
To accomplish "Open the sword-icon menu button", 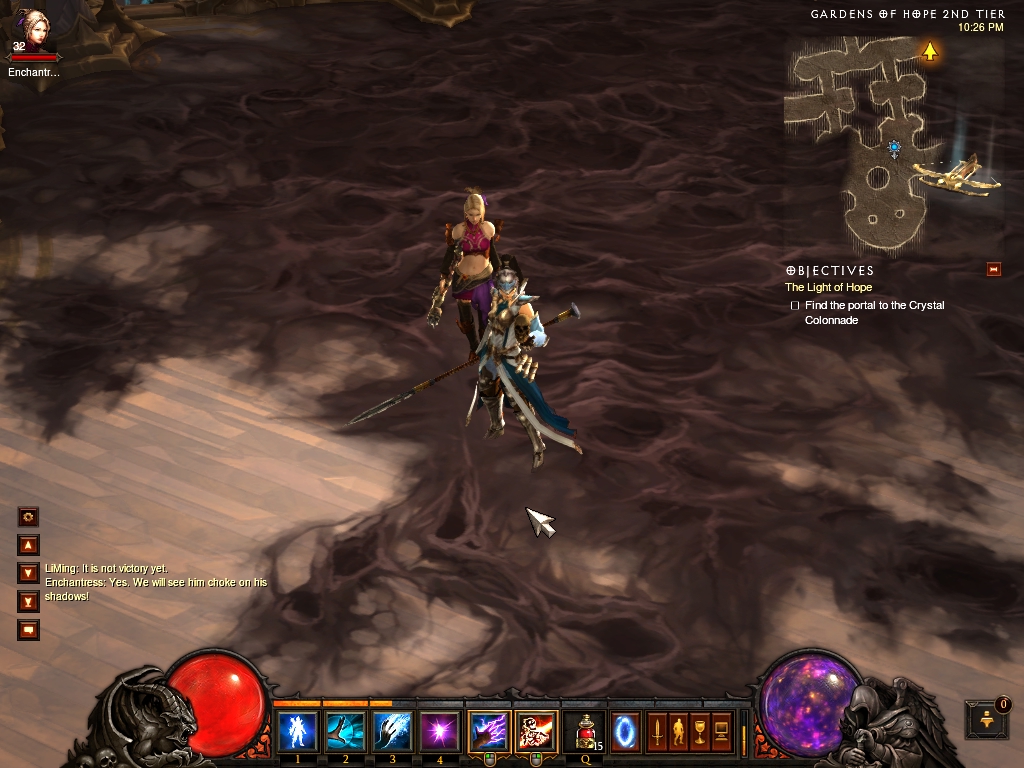I will click(x=657, y=730).
